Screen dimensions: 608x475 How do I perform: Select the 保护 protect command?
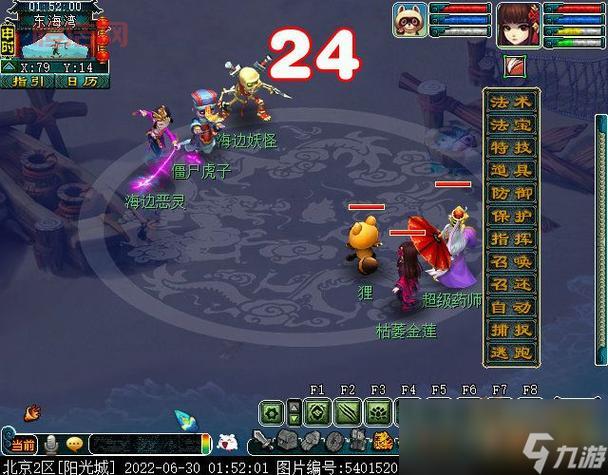click(x=511, y=216)
